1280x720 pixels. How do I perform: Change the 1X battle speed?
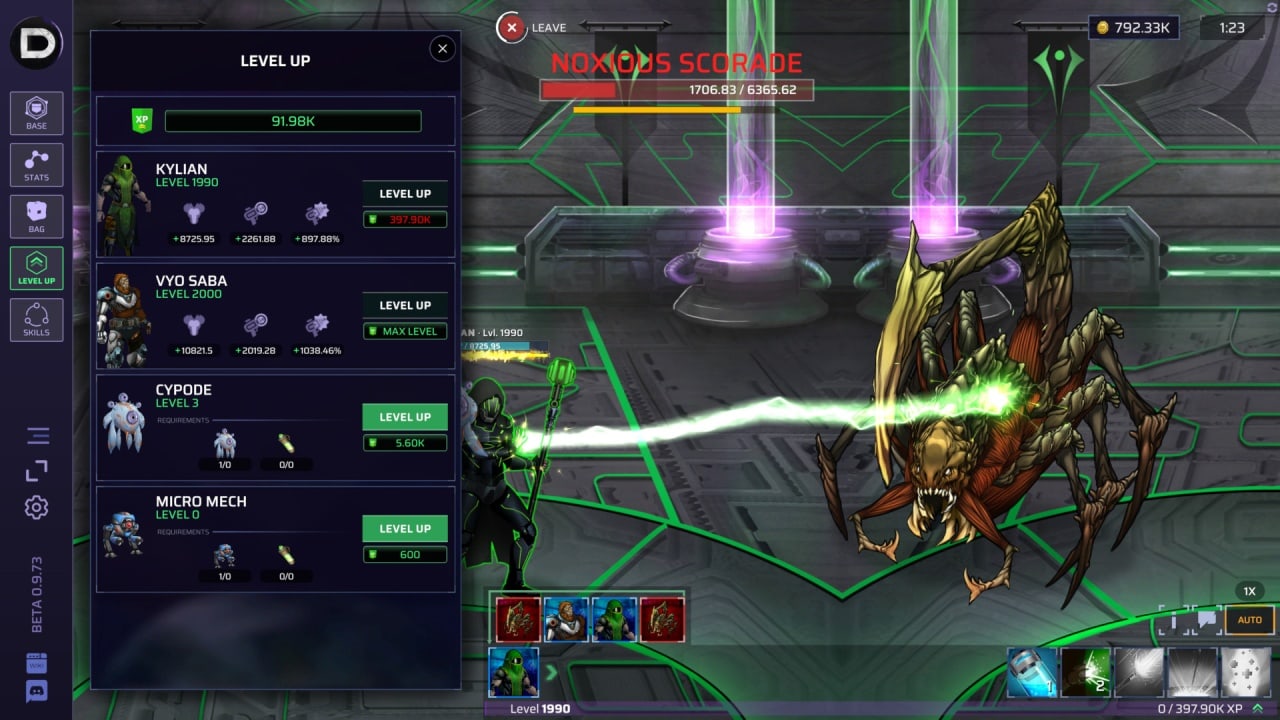click(1250, 591)
